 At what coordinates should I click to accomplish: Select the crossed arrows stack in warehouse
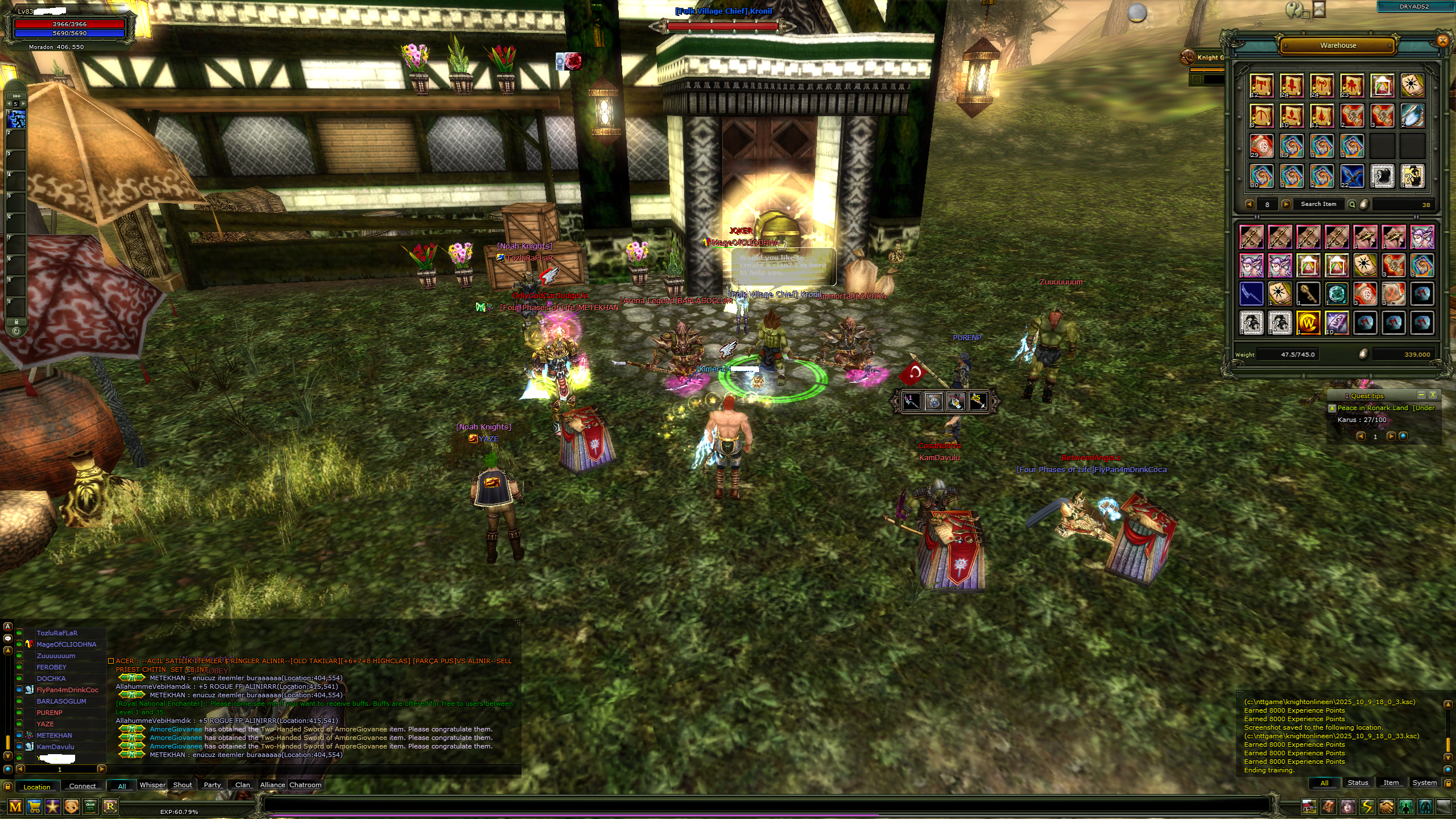[x=1352, y=176]
